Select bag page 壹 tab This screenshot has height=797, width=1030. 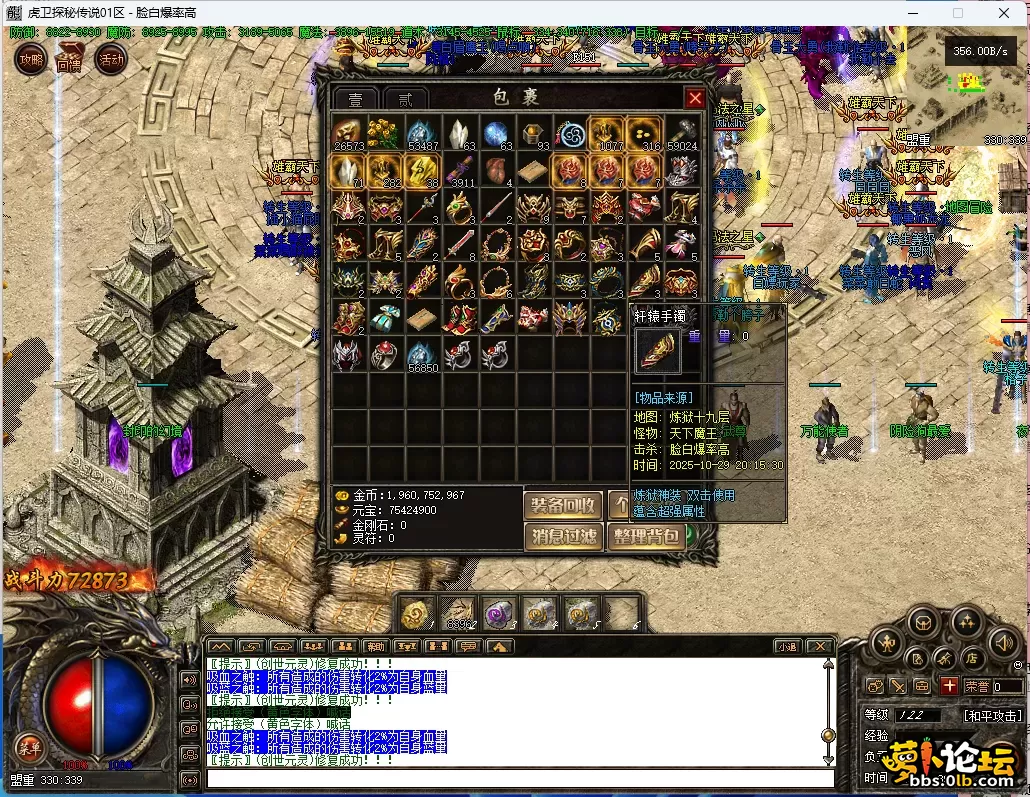point(356,99)
